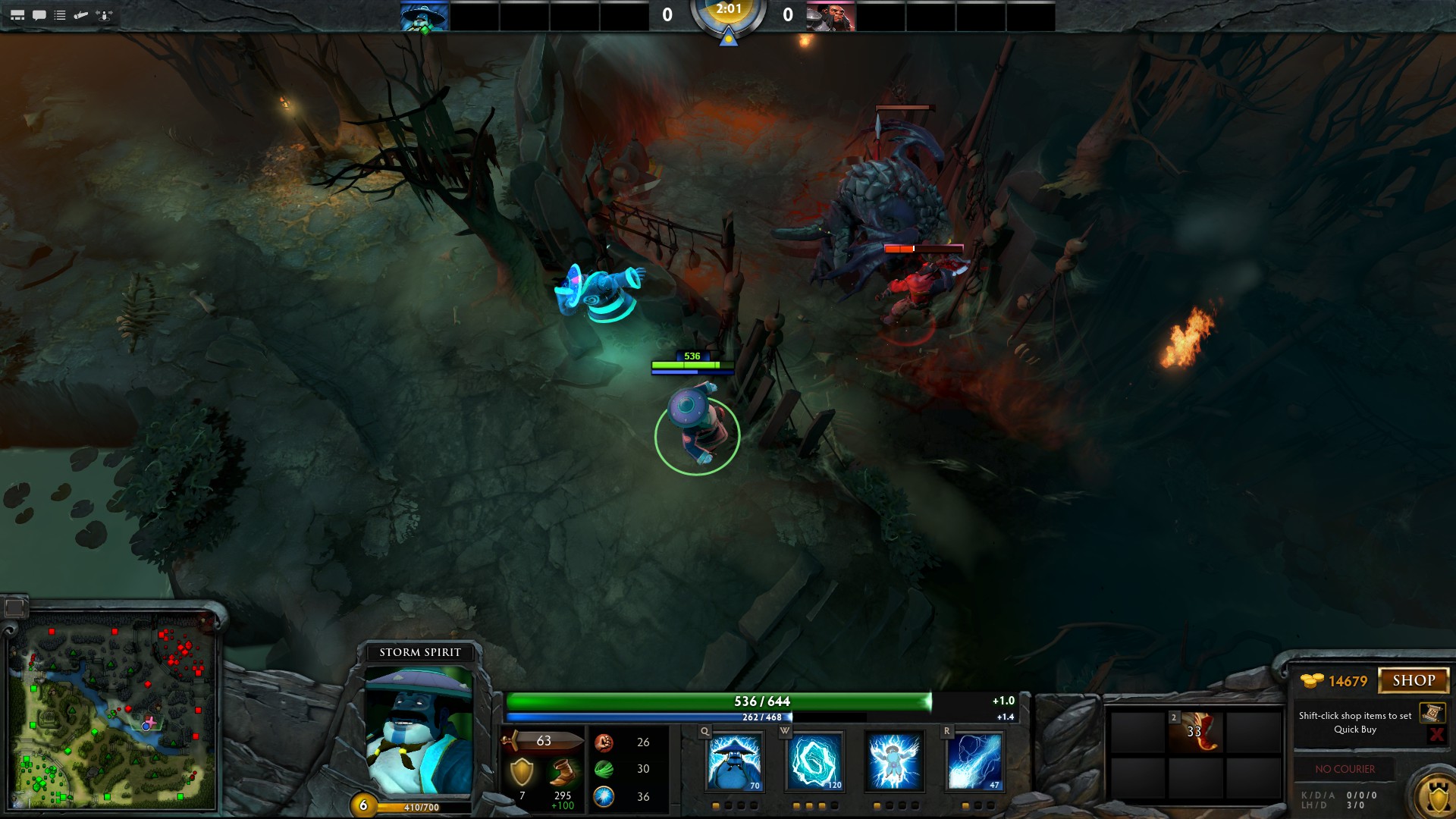The height and width of the screenshot is (819, 1456).
Task: Clear the Quick Buy with red X
Action: coord(1436,734)
